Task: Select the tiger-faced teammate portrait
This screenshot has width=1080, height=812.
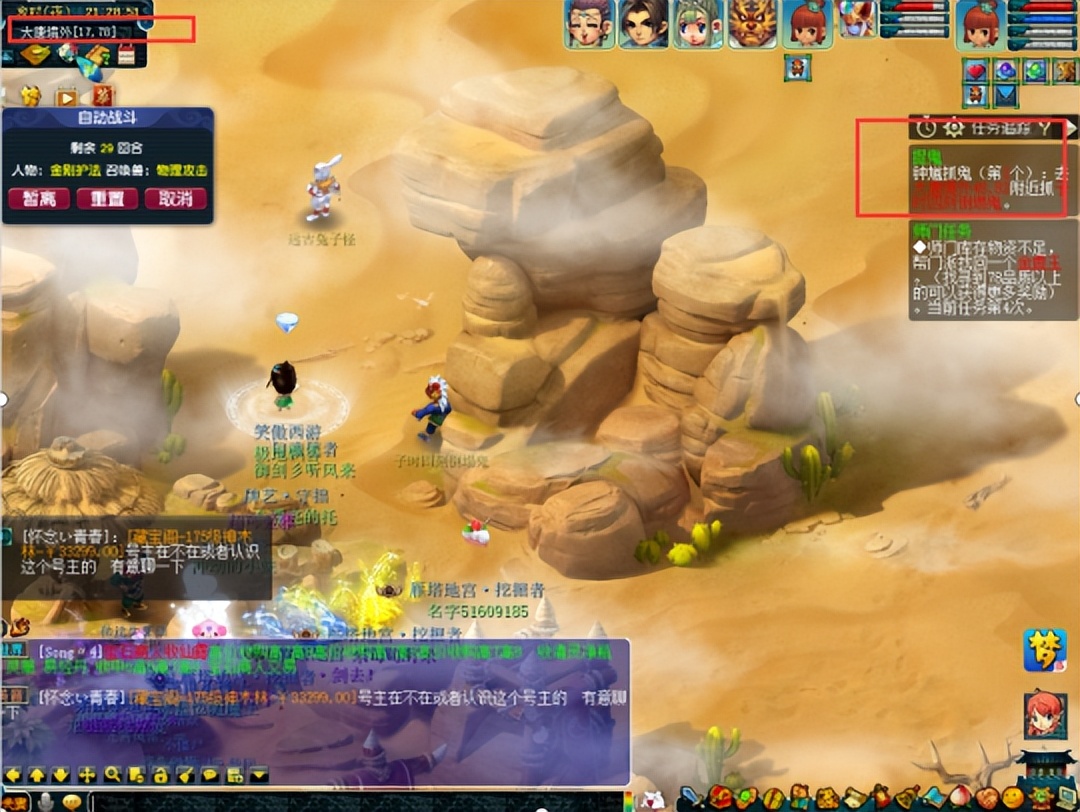Action: pos(751,24)
